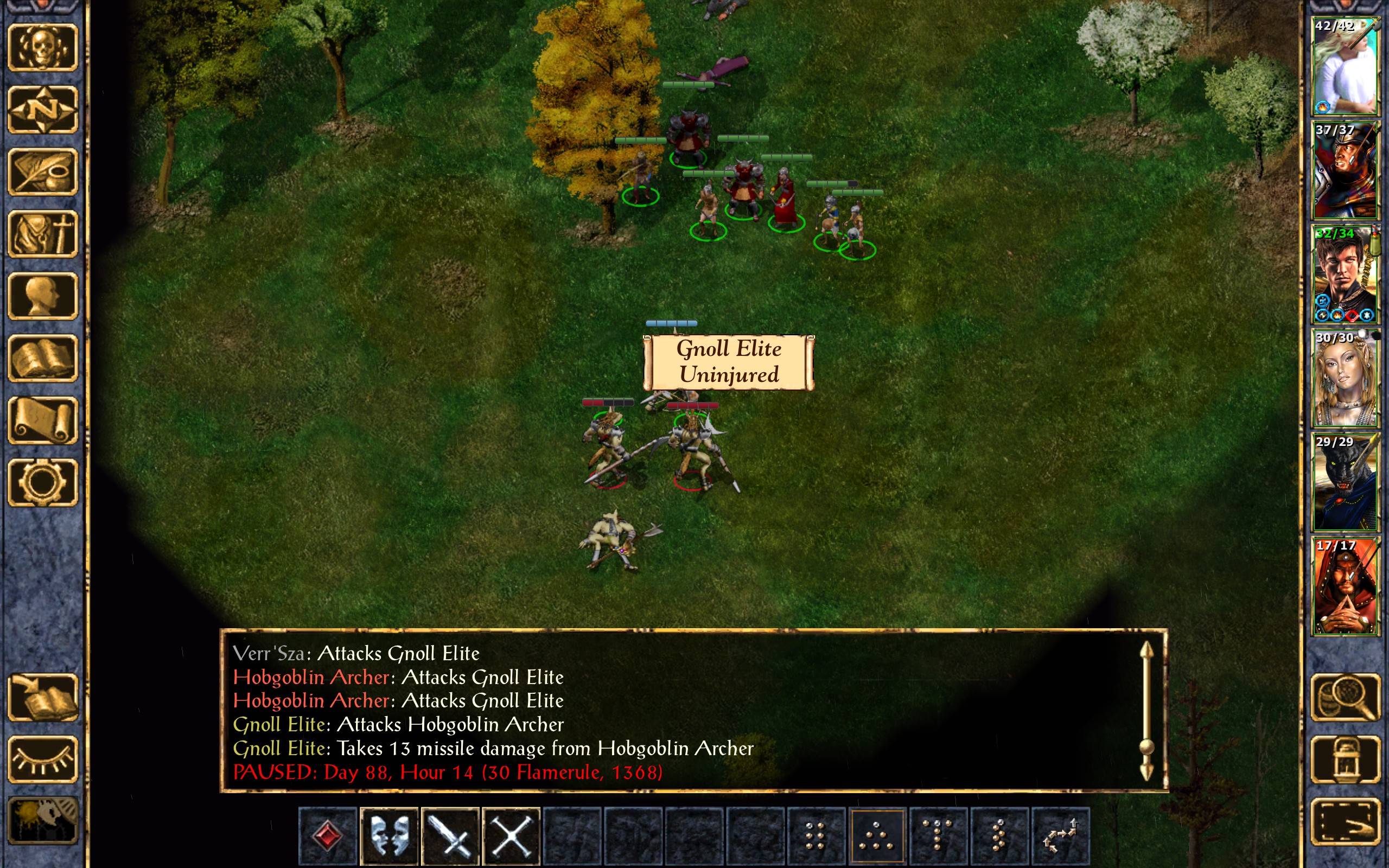Click the dashed selection rectangle button

(x=1345, y=821)
